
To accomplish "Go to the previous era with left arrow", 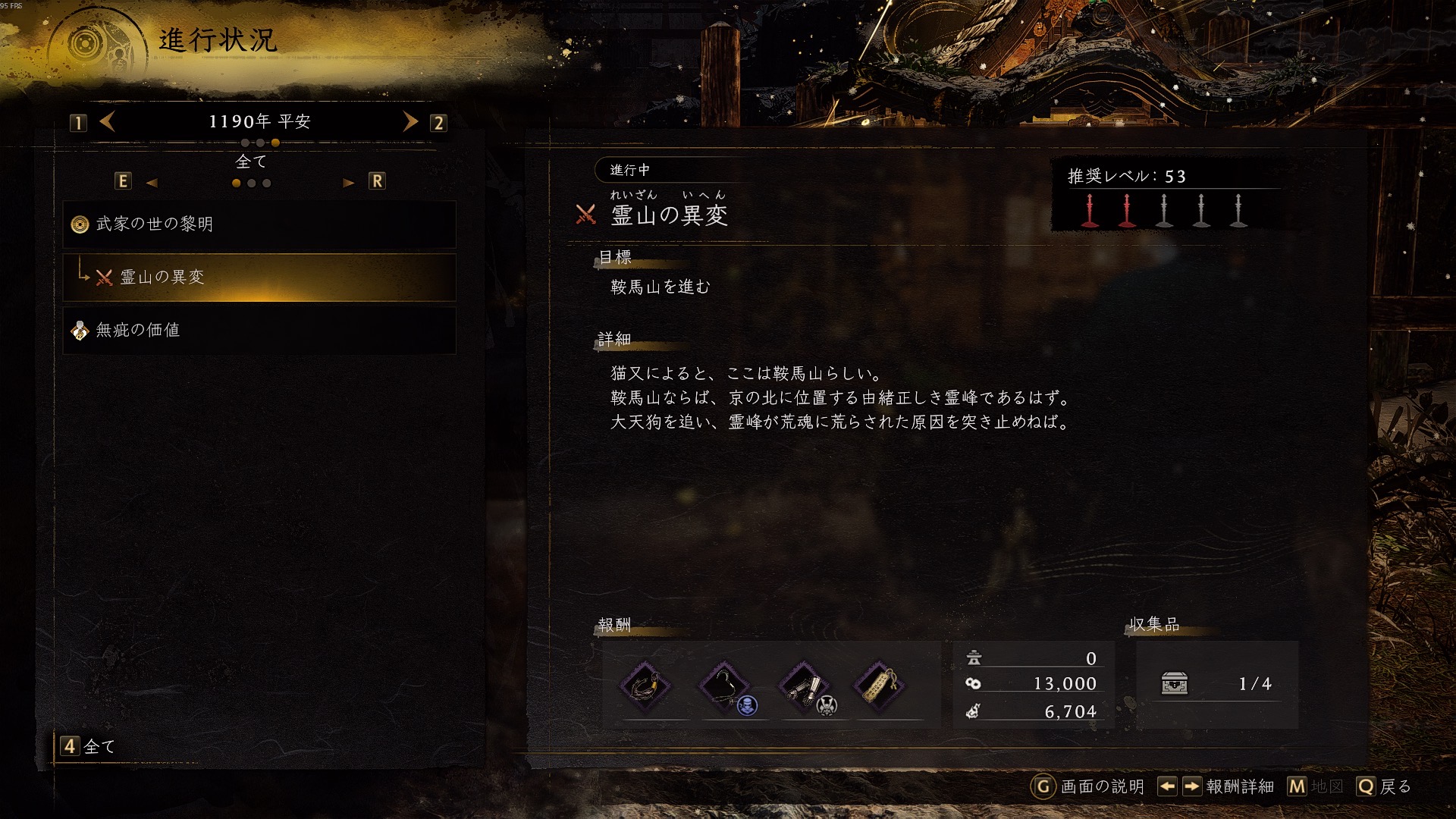I will pyautogui.click(x=108, y=121).
